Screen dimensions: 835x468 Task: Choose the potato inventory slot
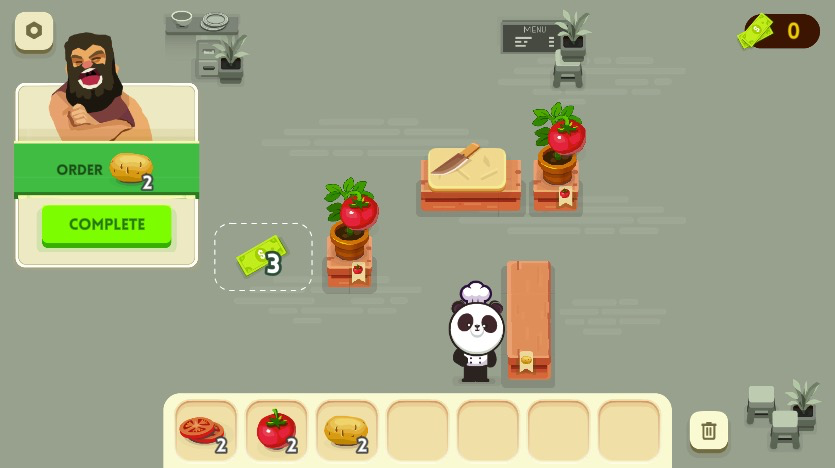[x=346, y=430]
